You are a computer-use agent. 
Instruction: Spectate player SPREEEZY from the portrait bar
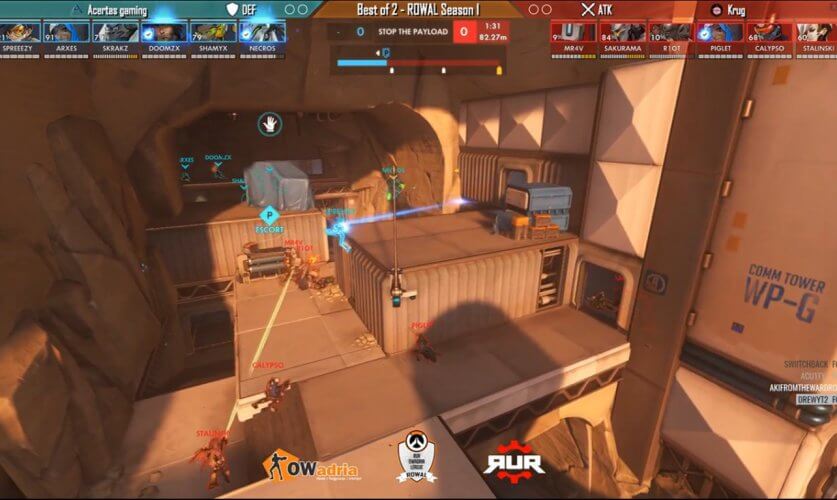pos(24,36)
